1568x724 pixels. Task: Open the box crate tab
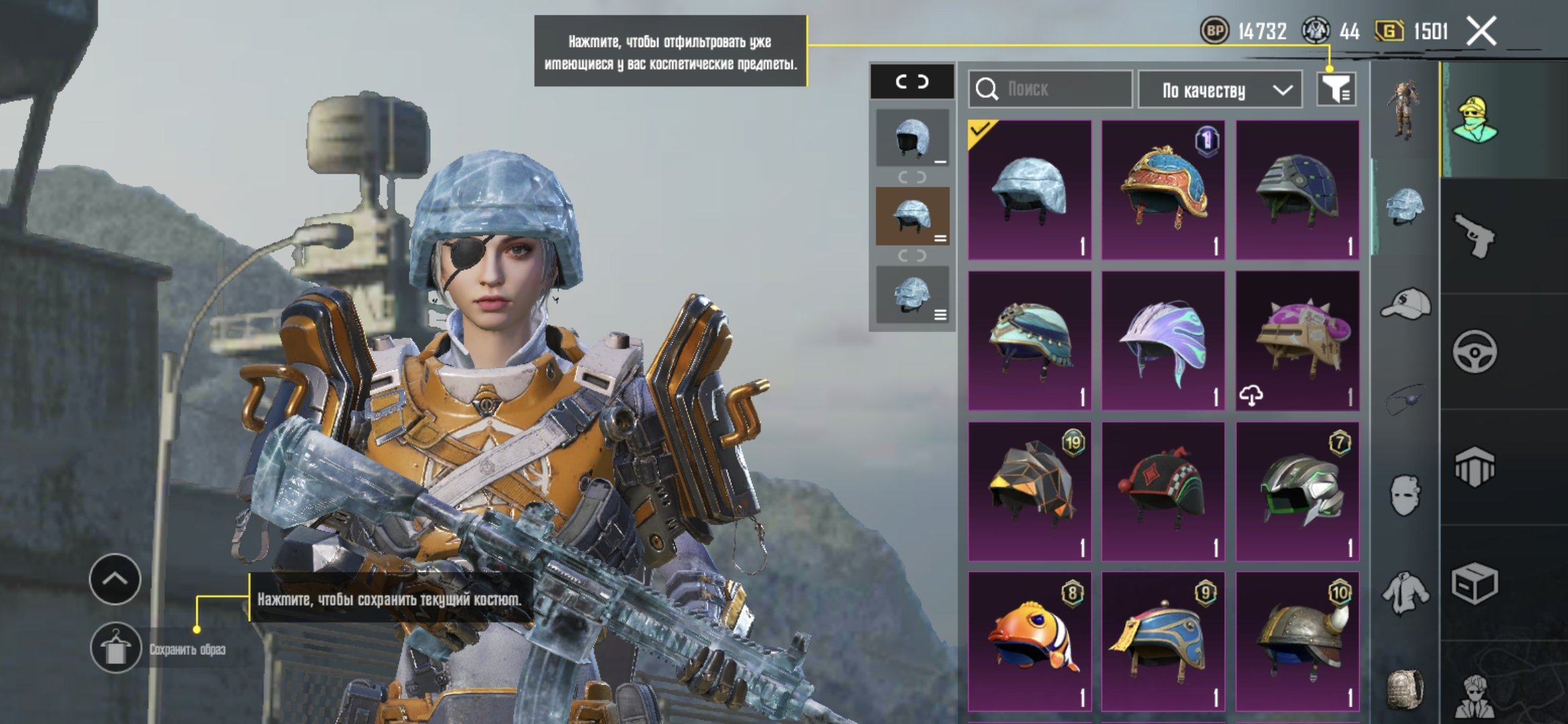(1474, 583)
